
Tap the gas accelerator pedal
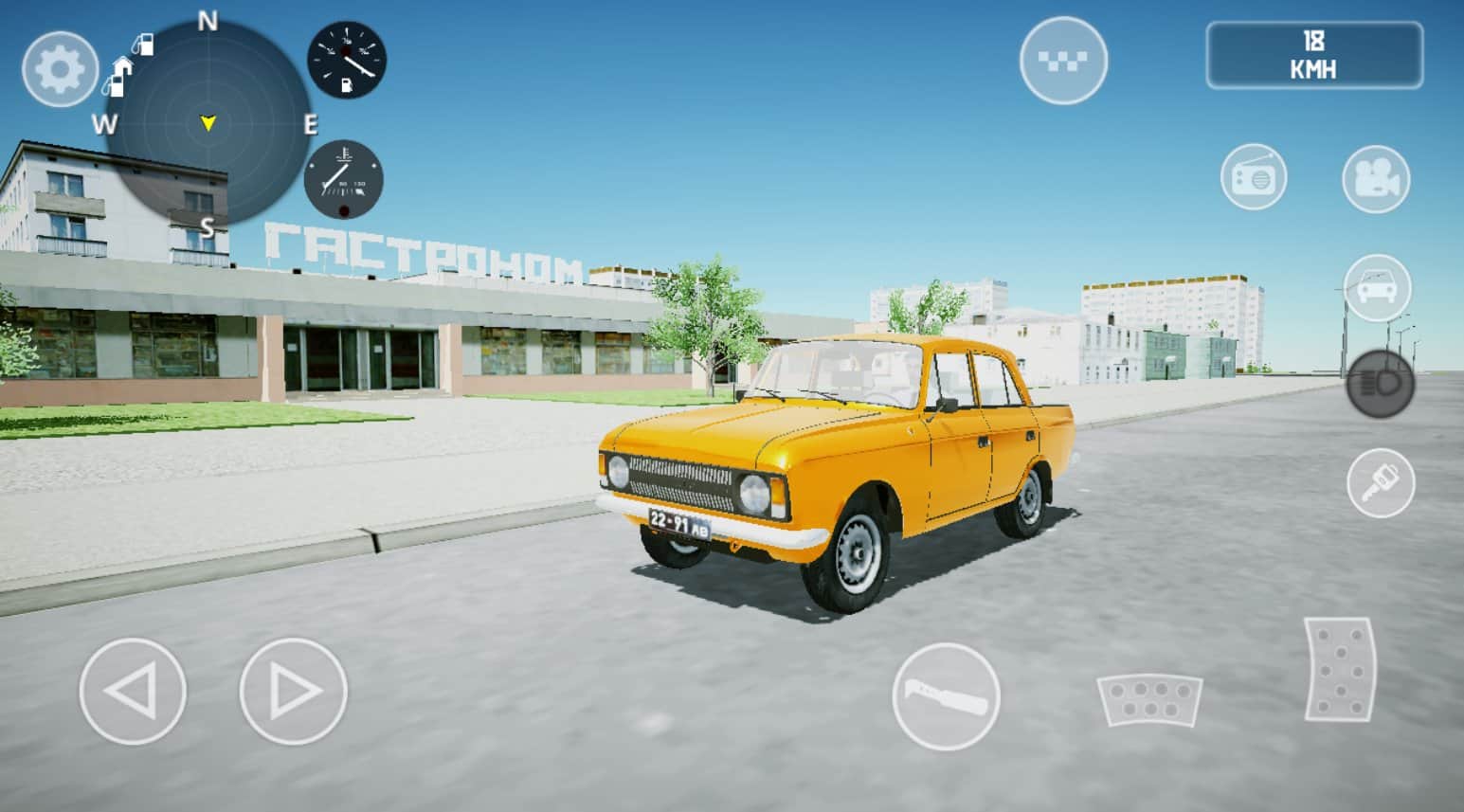point(1339,669)
